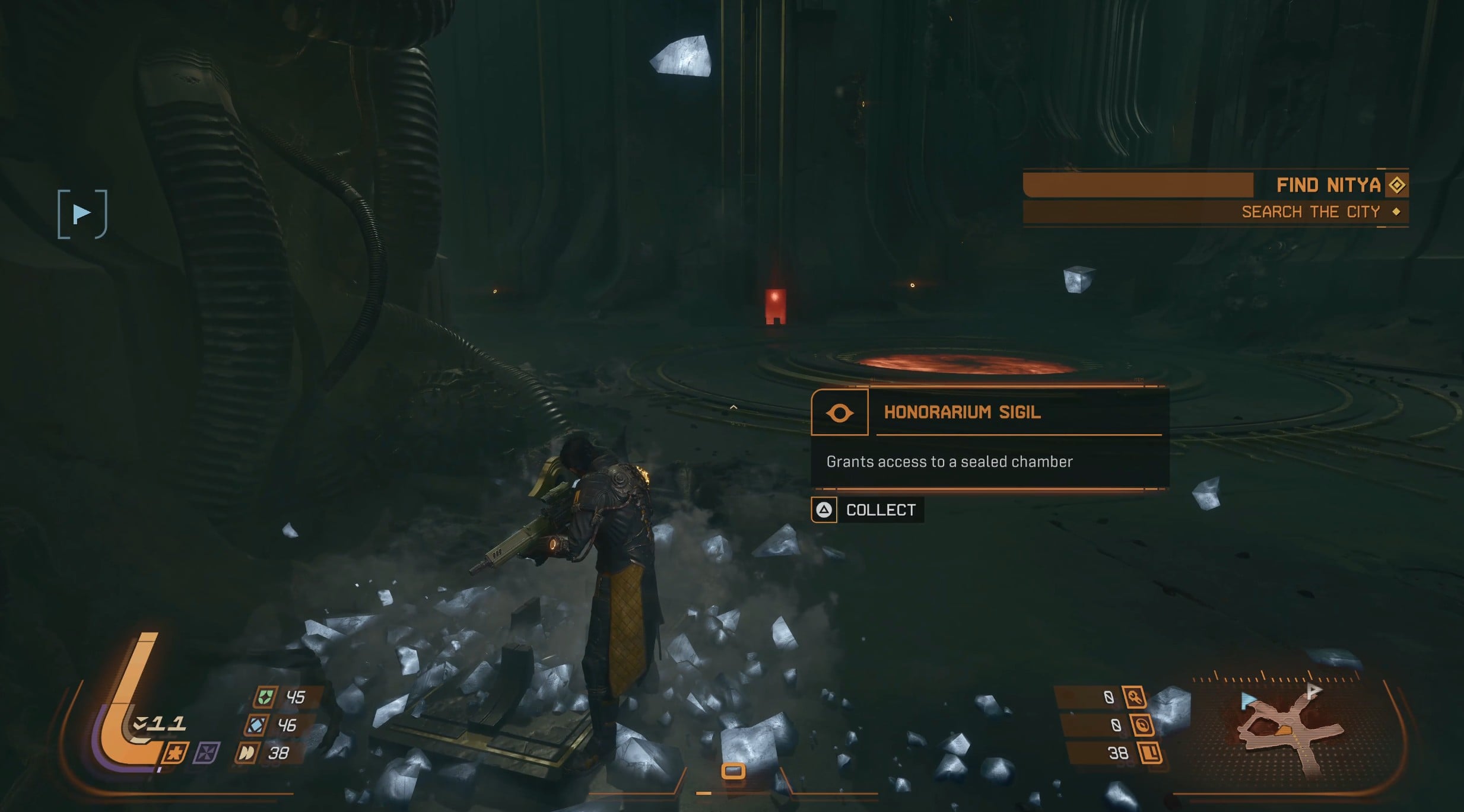Select the Honorarium Sigil eye icon
This screenshot has height=812, width=1464.
(840, 413)
